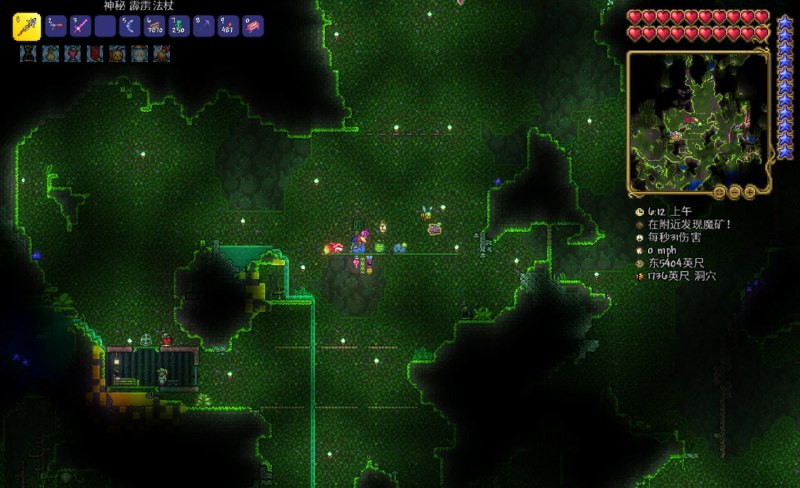The image size is (800, 488).
Task: Select the magic staff in hotbar slot 1
Action: click(27, 26)
